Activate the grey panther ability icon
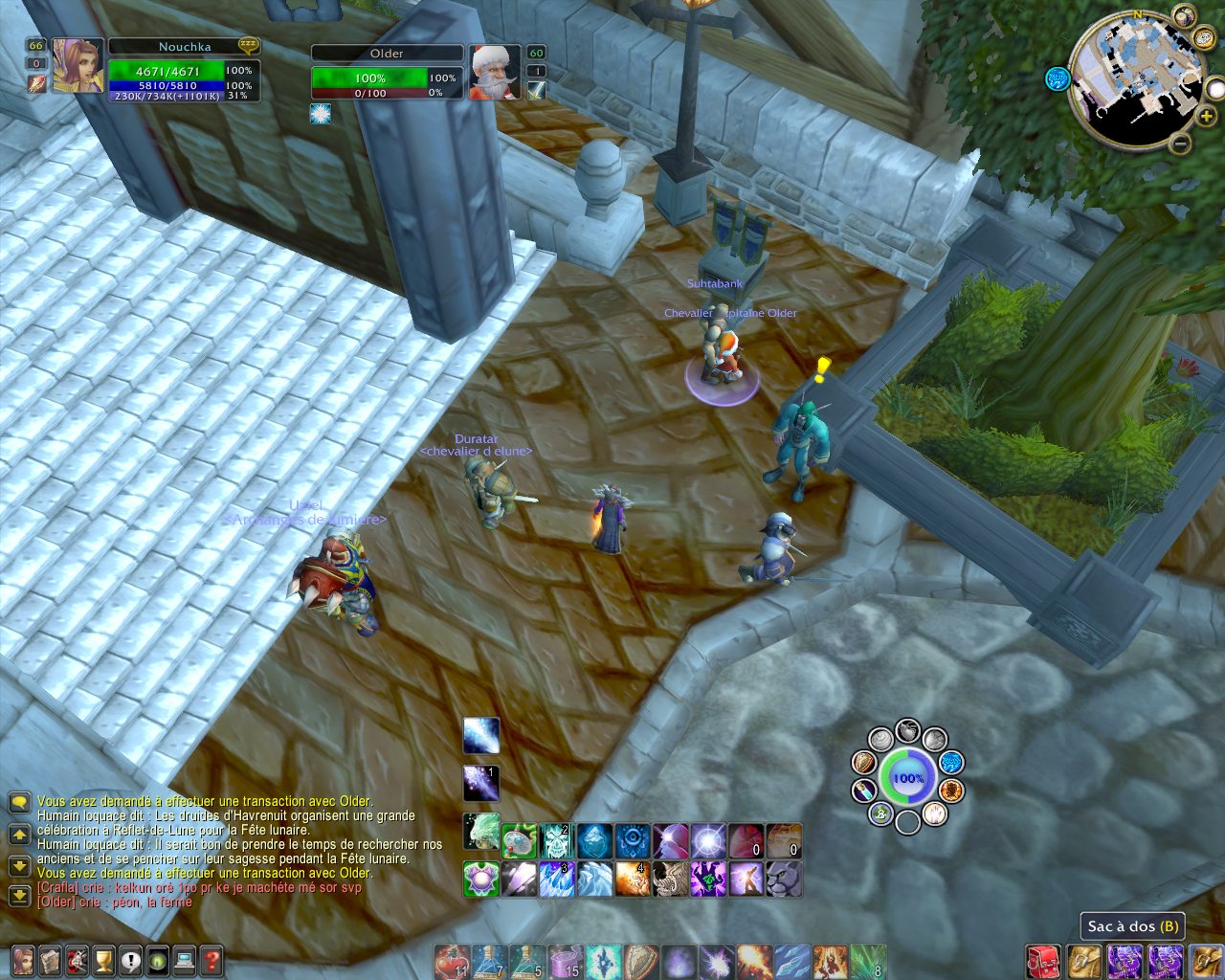The height and width of the screenshot is (980, 1225). click(x=784, y=879)
